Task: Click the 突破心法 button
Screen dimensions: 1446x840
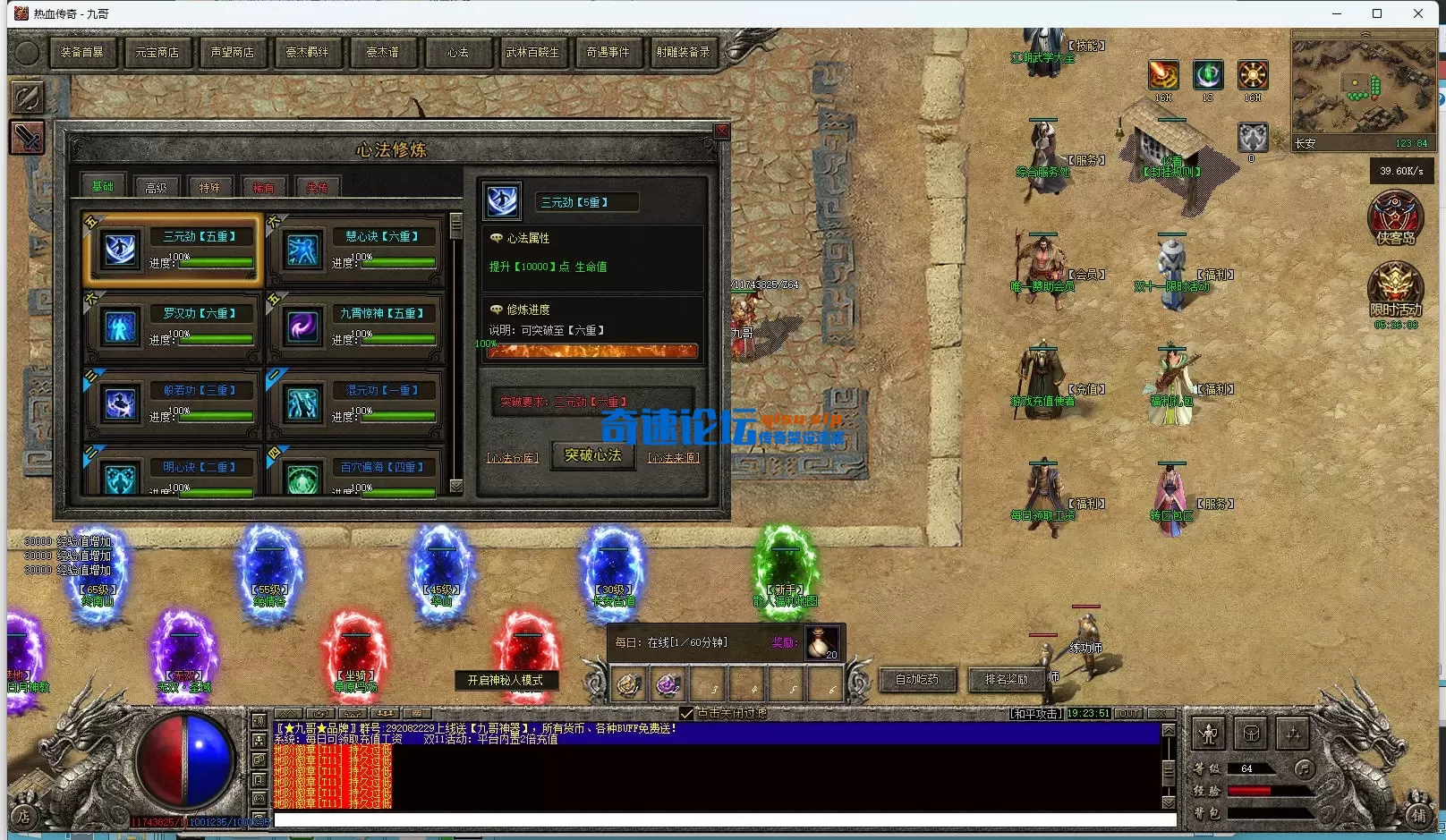Action: click(x=592, y=455)
